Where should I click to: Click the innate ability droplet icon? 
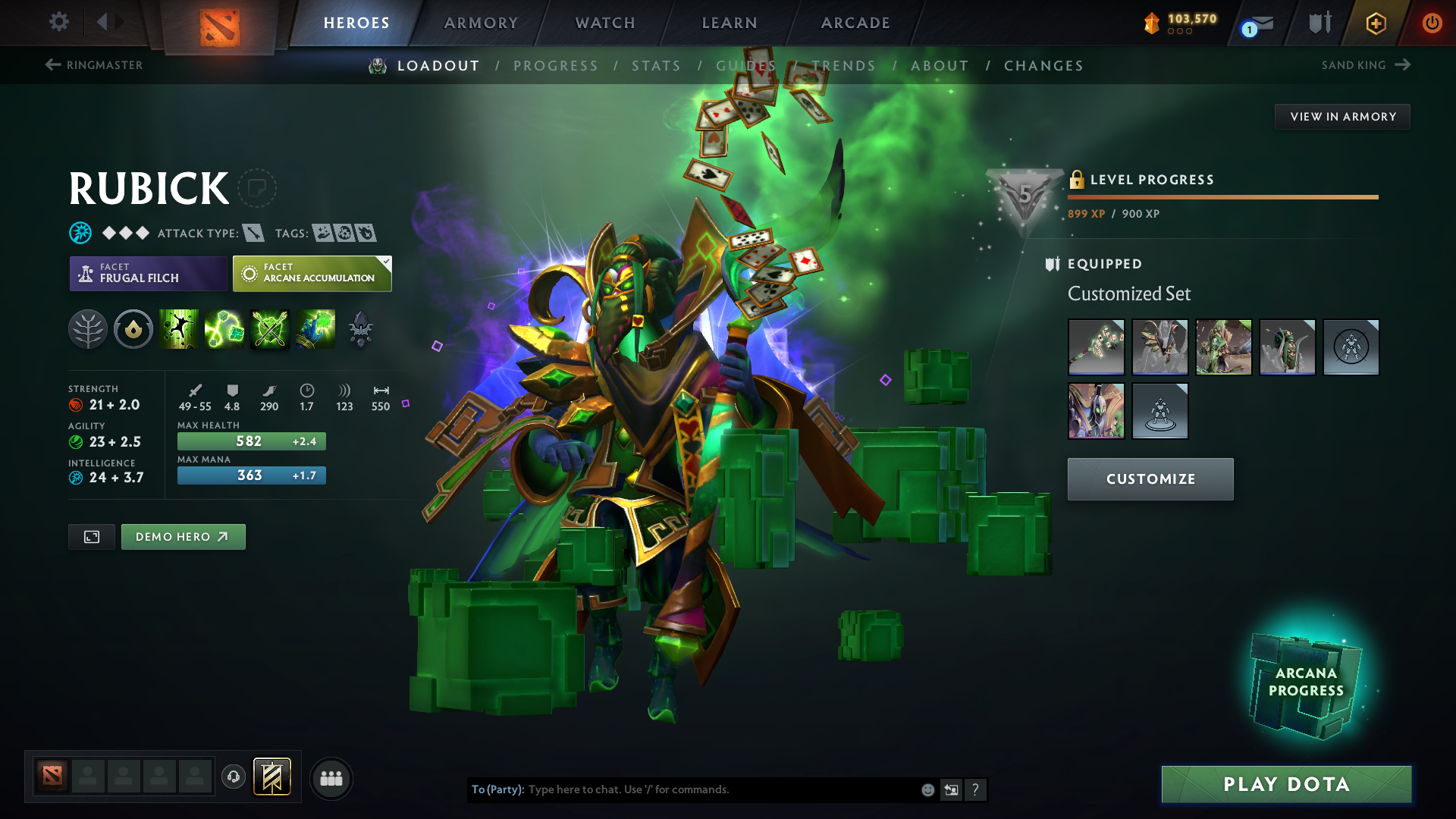coord(133,329)
